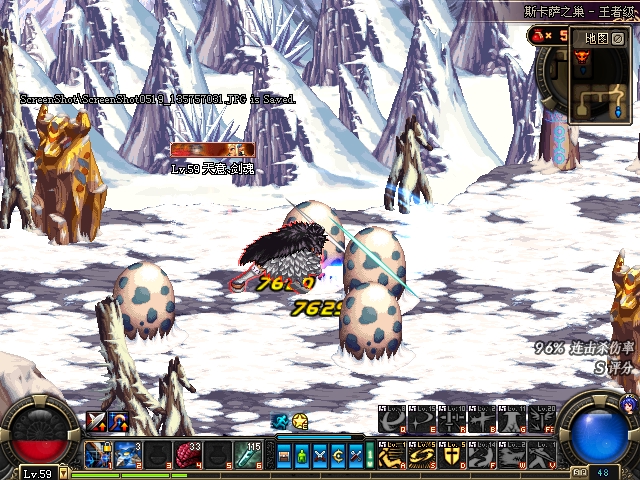Open the level dropdown arrow beside Lv.59

[x=62, y=474]
